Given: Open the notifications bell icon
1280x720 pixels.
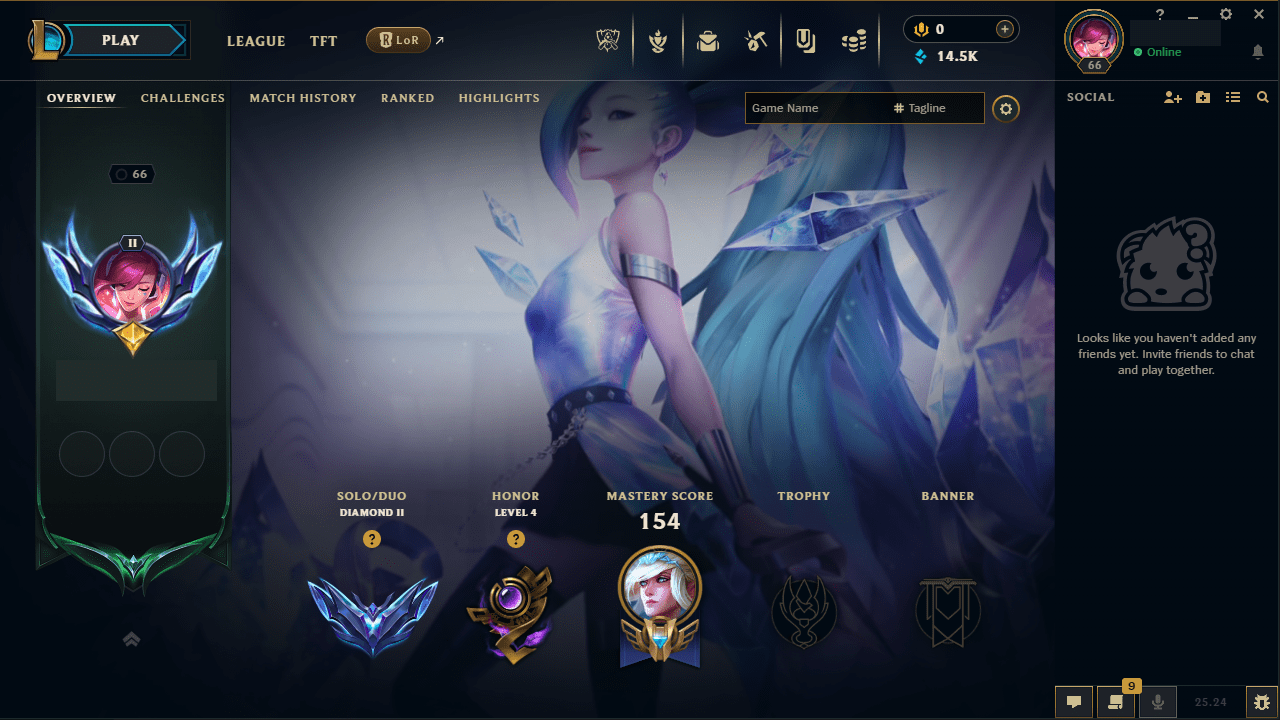Looking at the screenshot, I should pos(1258,51).
